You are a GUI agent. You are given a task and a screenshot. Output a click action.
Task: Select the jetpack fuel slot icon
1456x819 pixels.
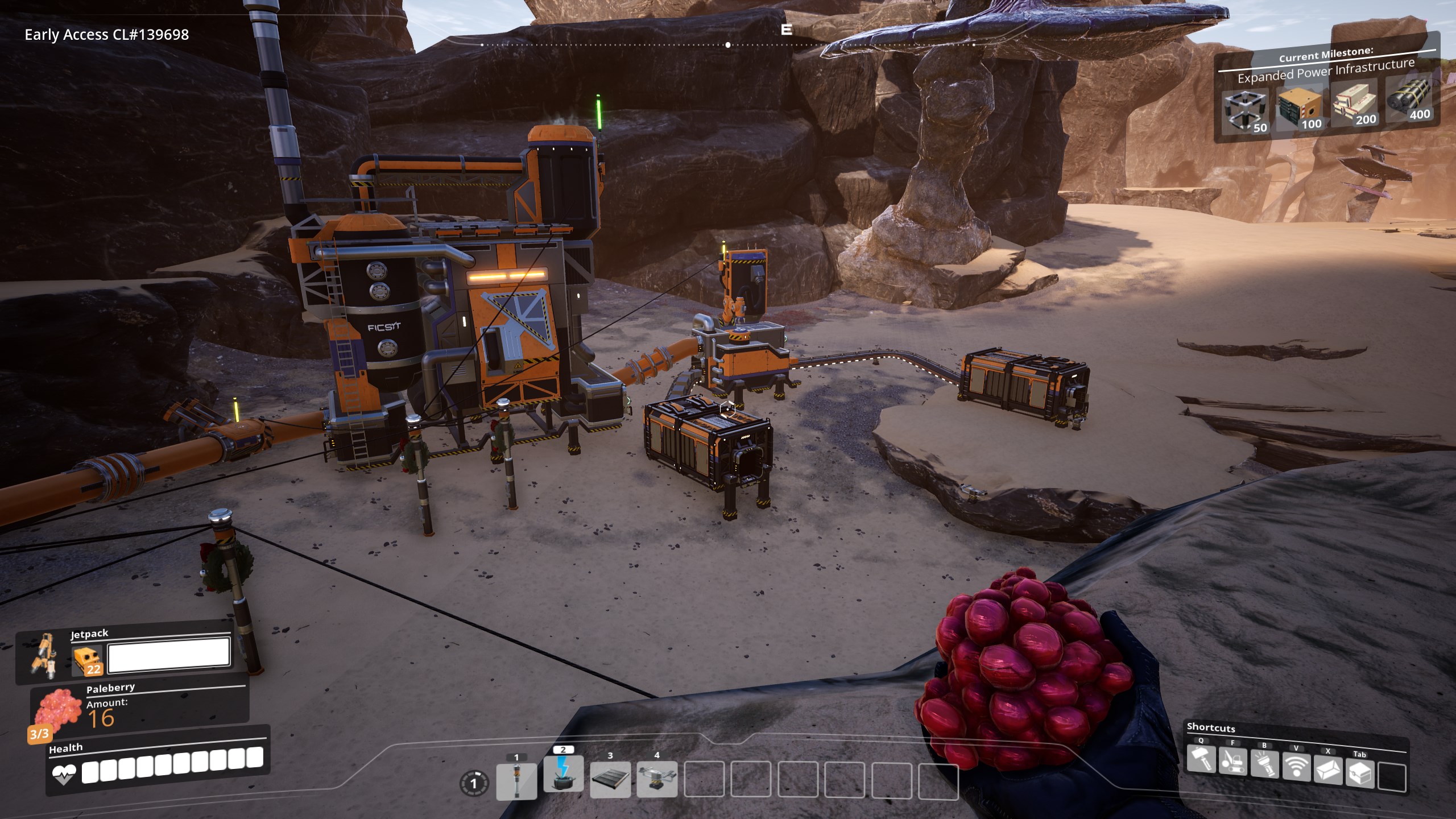tap(87, 660)
